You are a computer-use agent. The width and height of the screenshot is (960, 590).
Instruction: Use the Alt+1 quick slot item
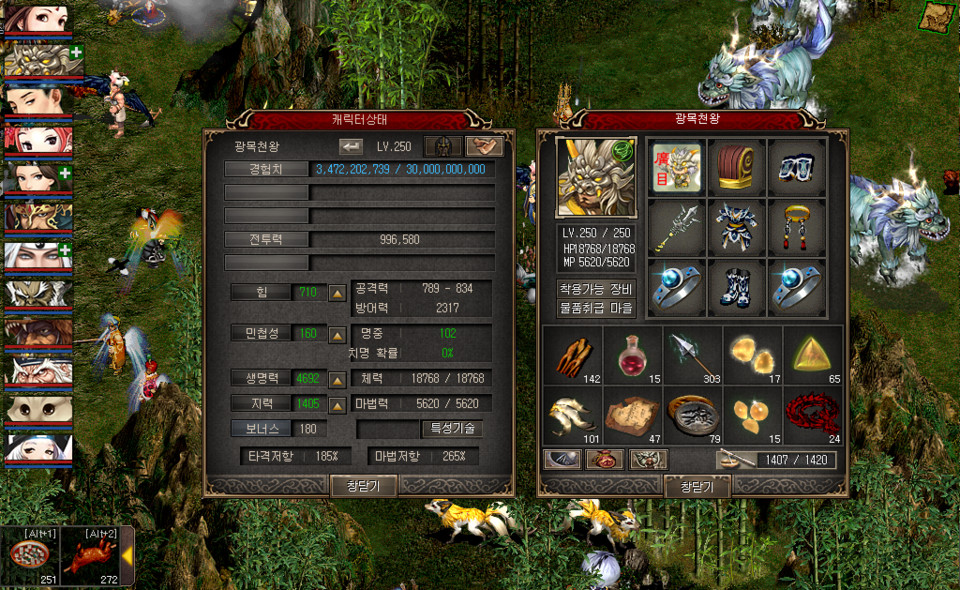point(32,556)
